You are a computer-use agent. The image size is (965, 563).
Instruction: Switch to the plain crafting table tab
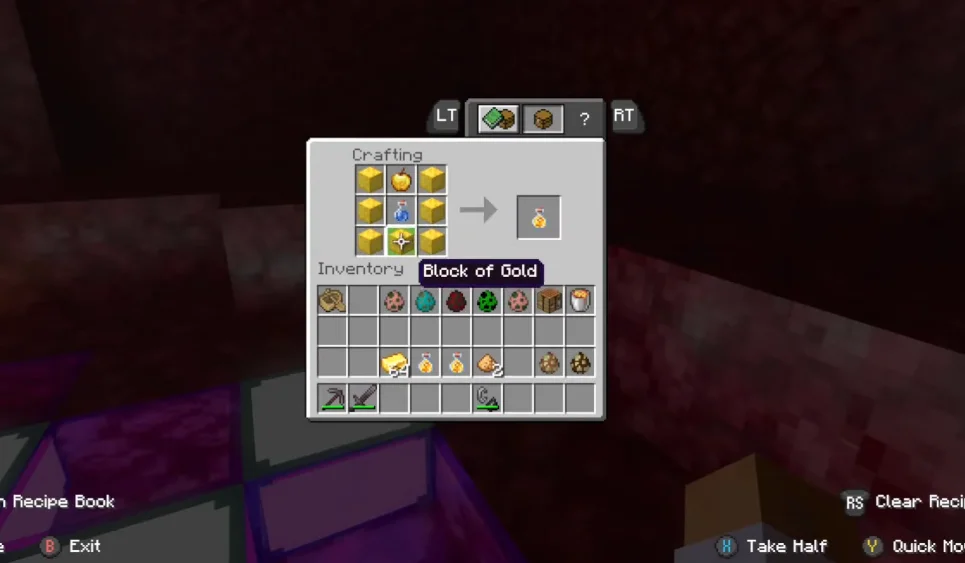click(543, 119)
